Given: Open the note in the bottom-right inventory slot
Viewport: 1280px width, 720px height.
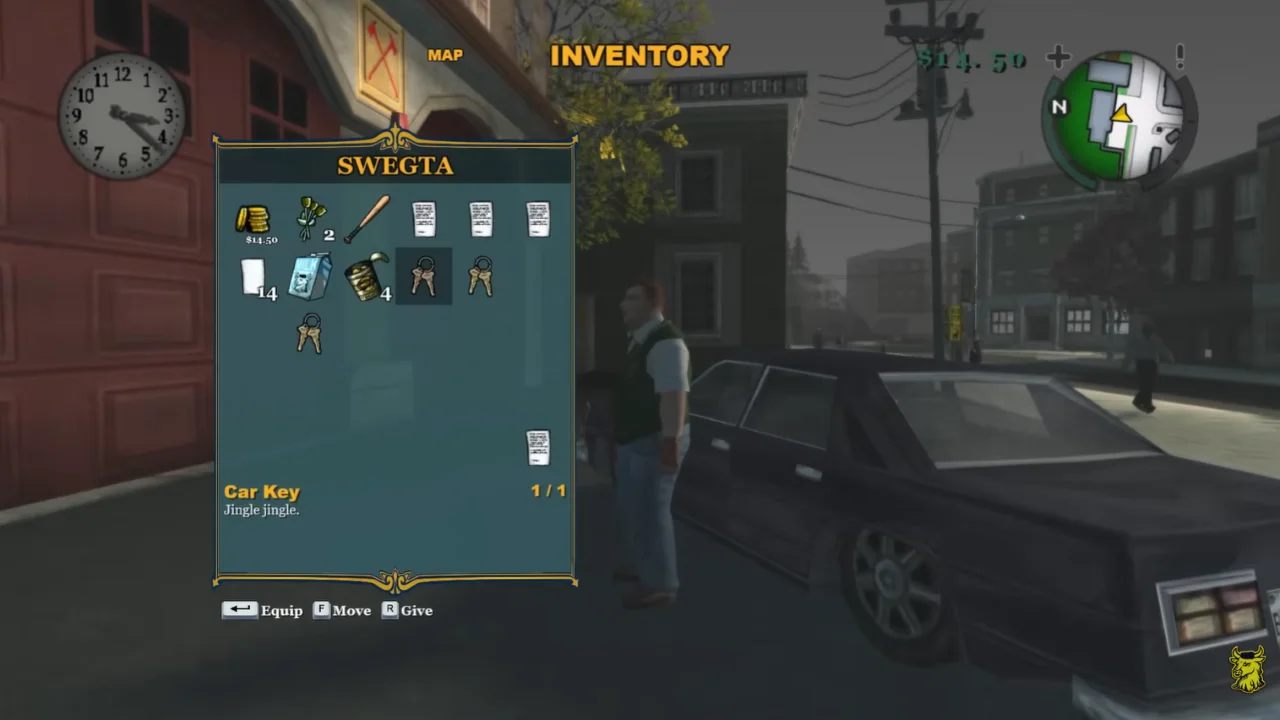Looking at the screenshot, I should [538, 447].
